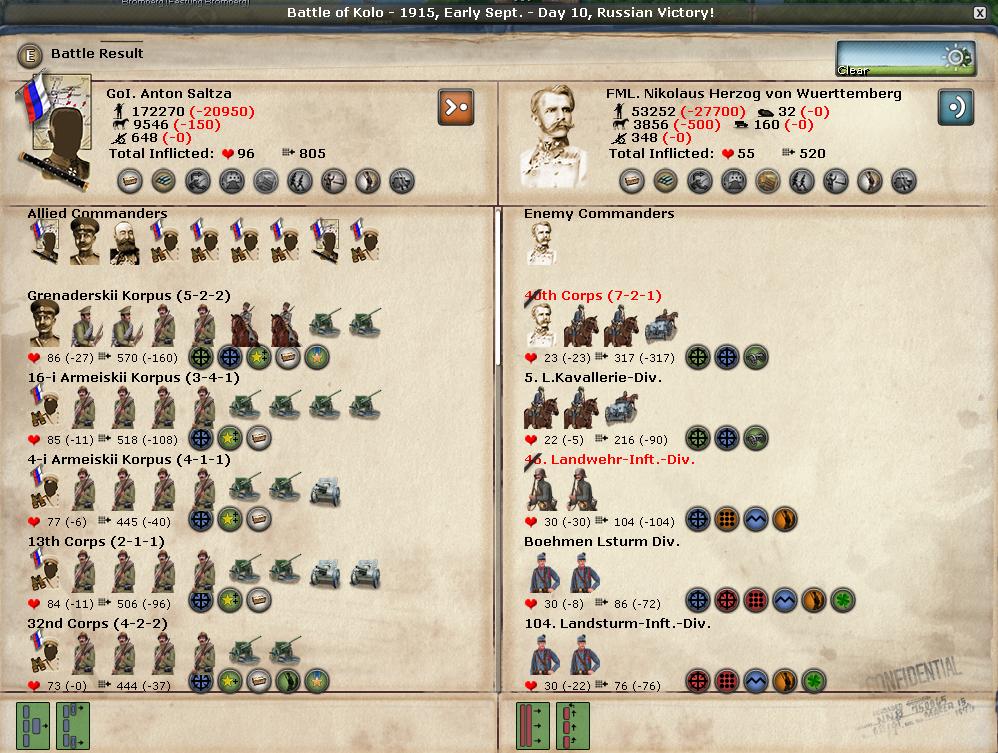Choose the 13th Corps entry
The width and height of the screenshot is (998, 753).
(x=97, y=542)
